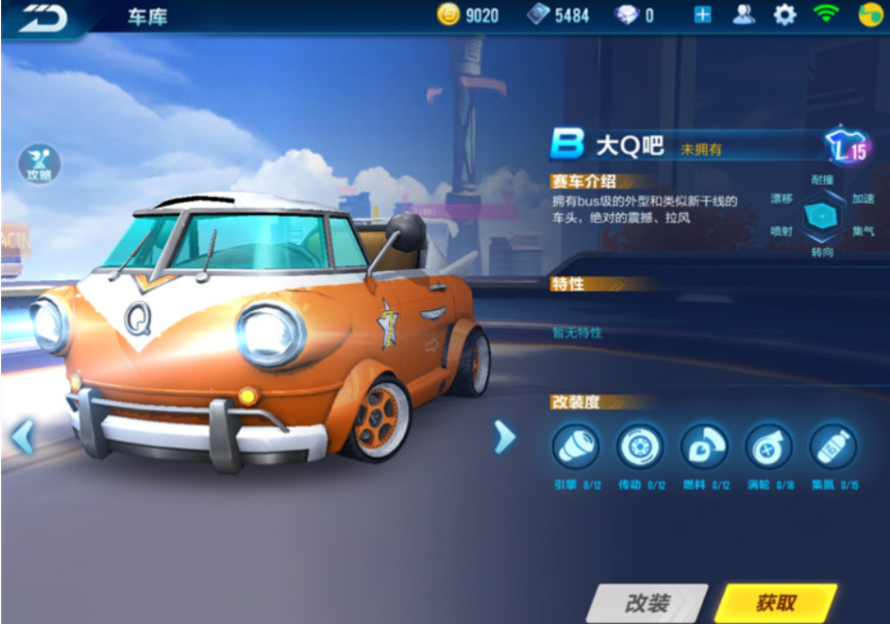Open the 改装 (modify) button
This screenshot has width=890, height=624.
[647, 603]
